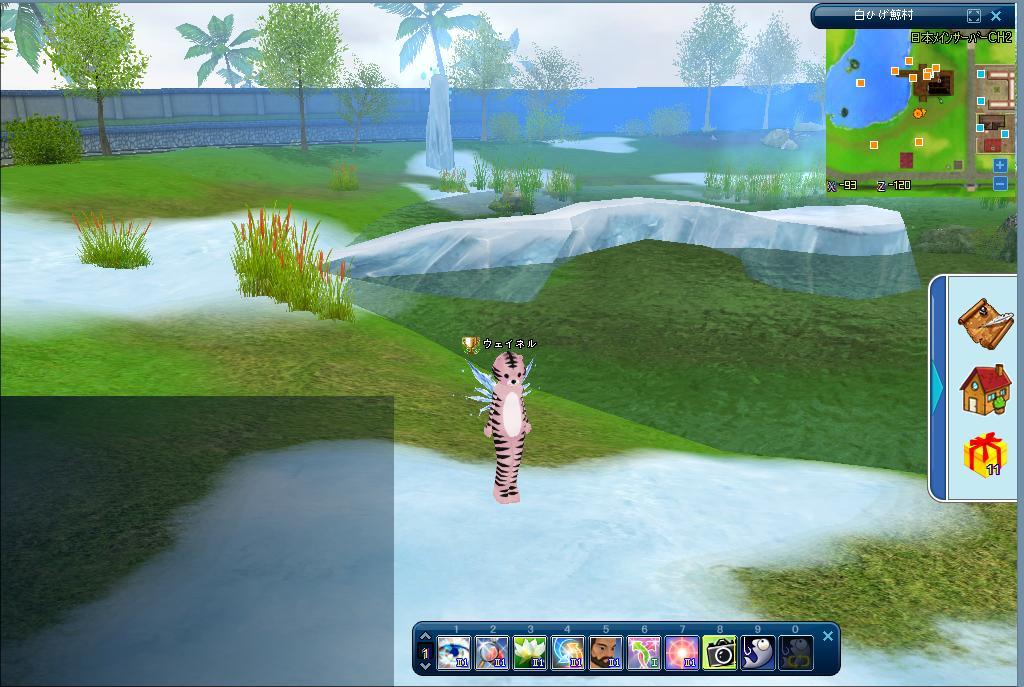1024x687 pixels.
Task: Select the fish and hook fishing icon
Action: (x=758, y=654)
